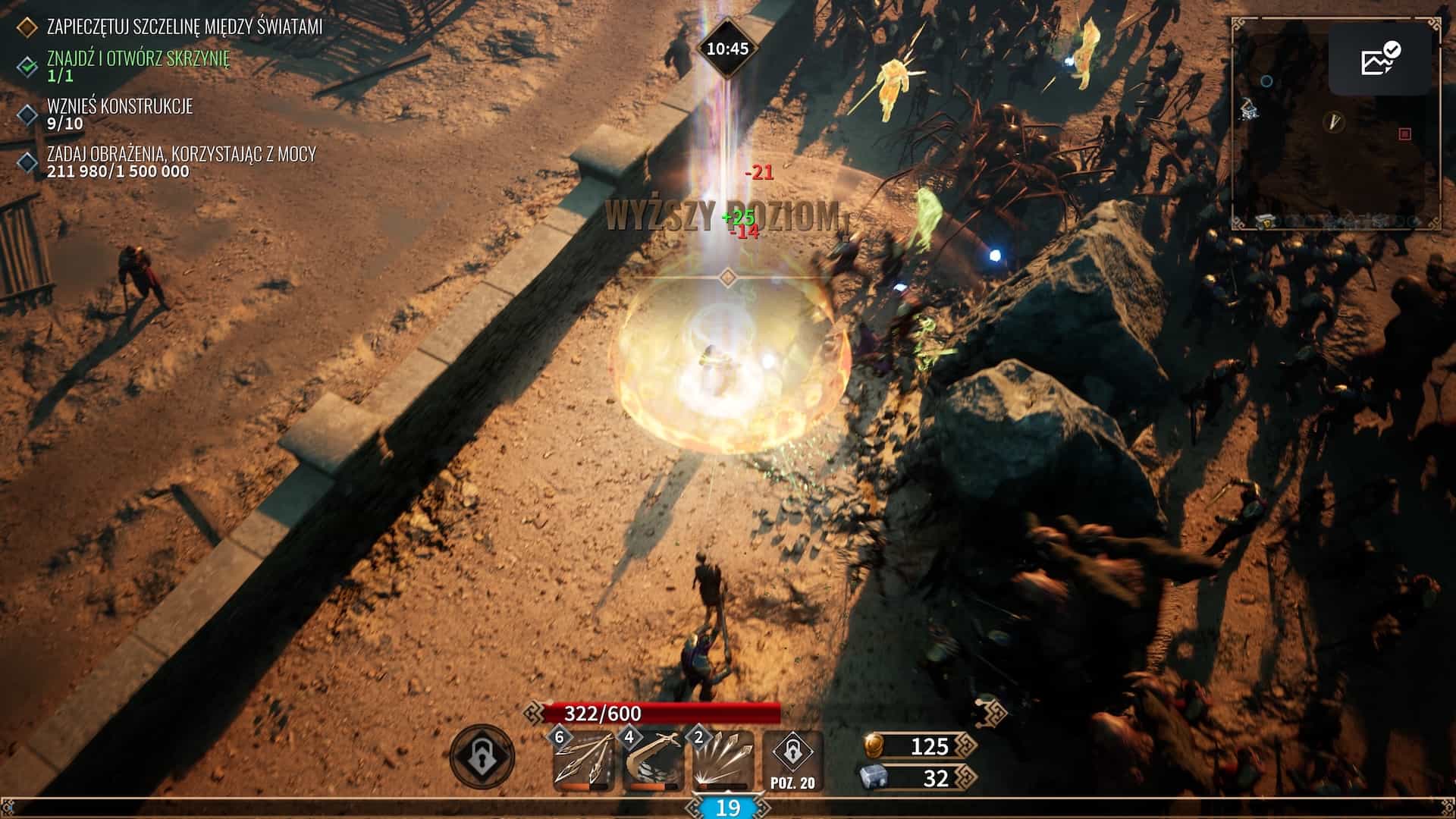The image size is (1456, 819).
Task: Select the 'Wznieś konstrukcje' objective
Action: (120, 106)
